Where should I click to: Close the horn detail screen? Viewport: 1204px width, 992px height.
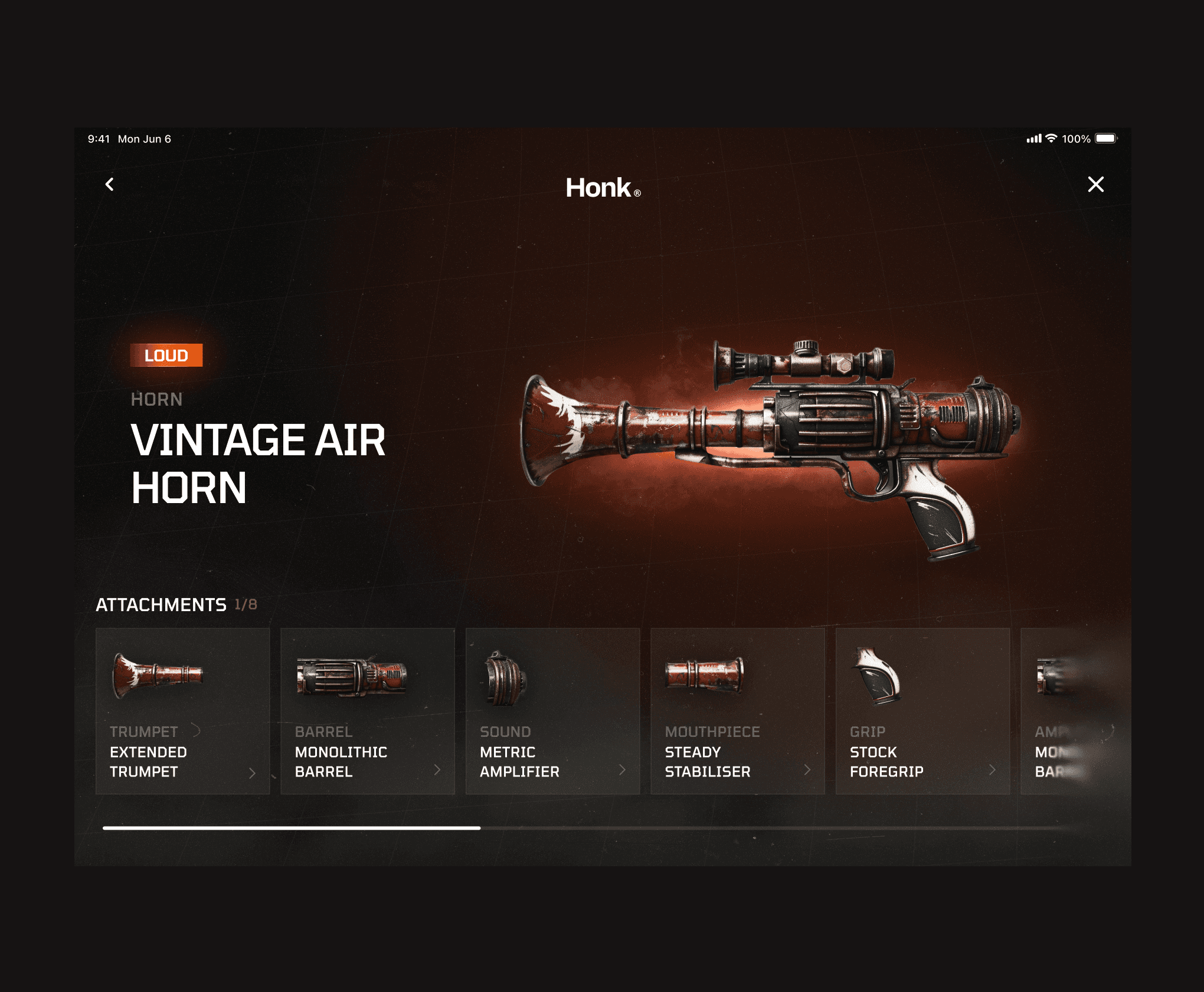[x=1095, y=185]
